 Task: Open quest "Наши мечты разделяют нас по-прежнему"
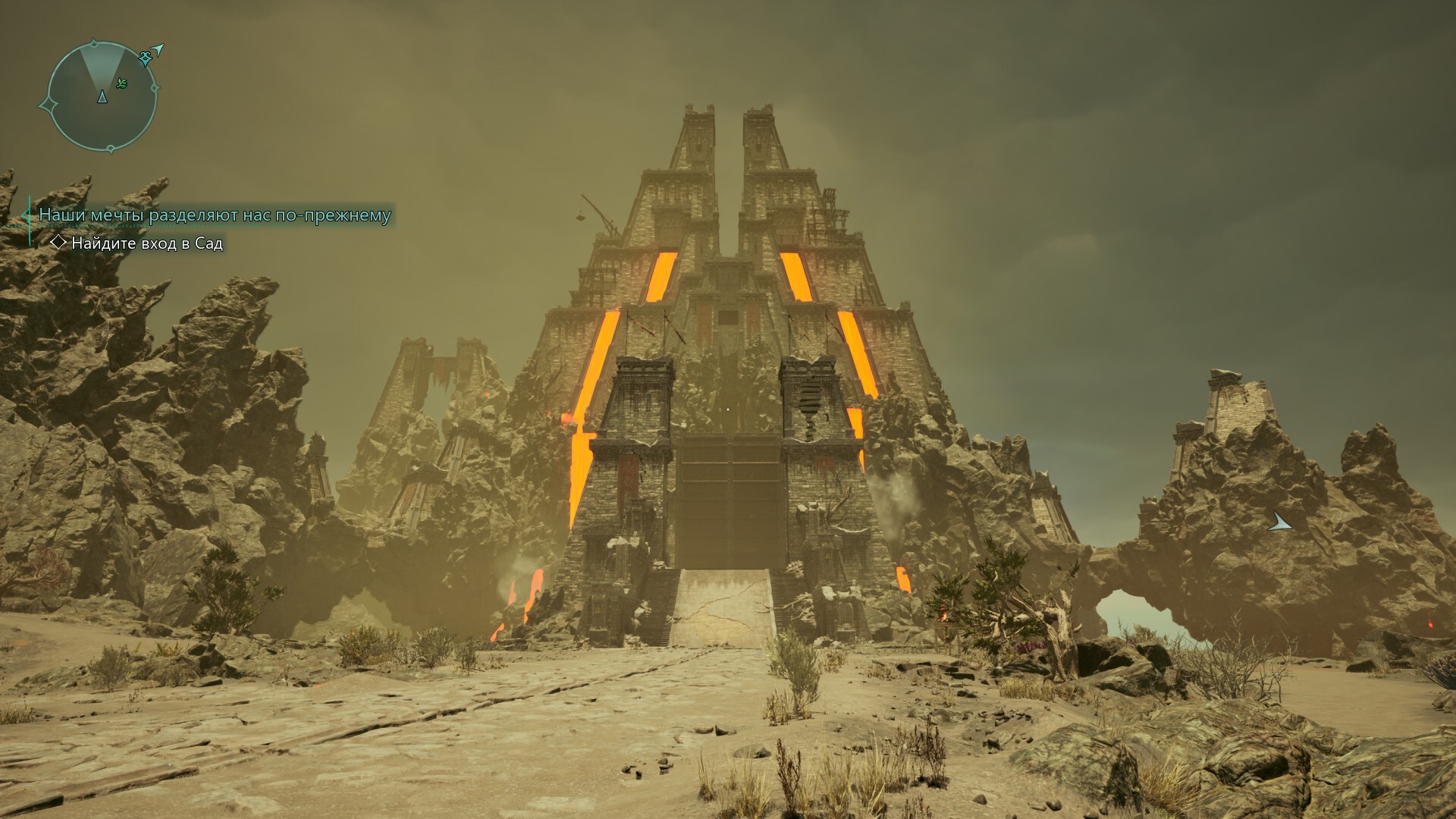tap(215, 215)
